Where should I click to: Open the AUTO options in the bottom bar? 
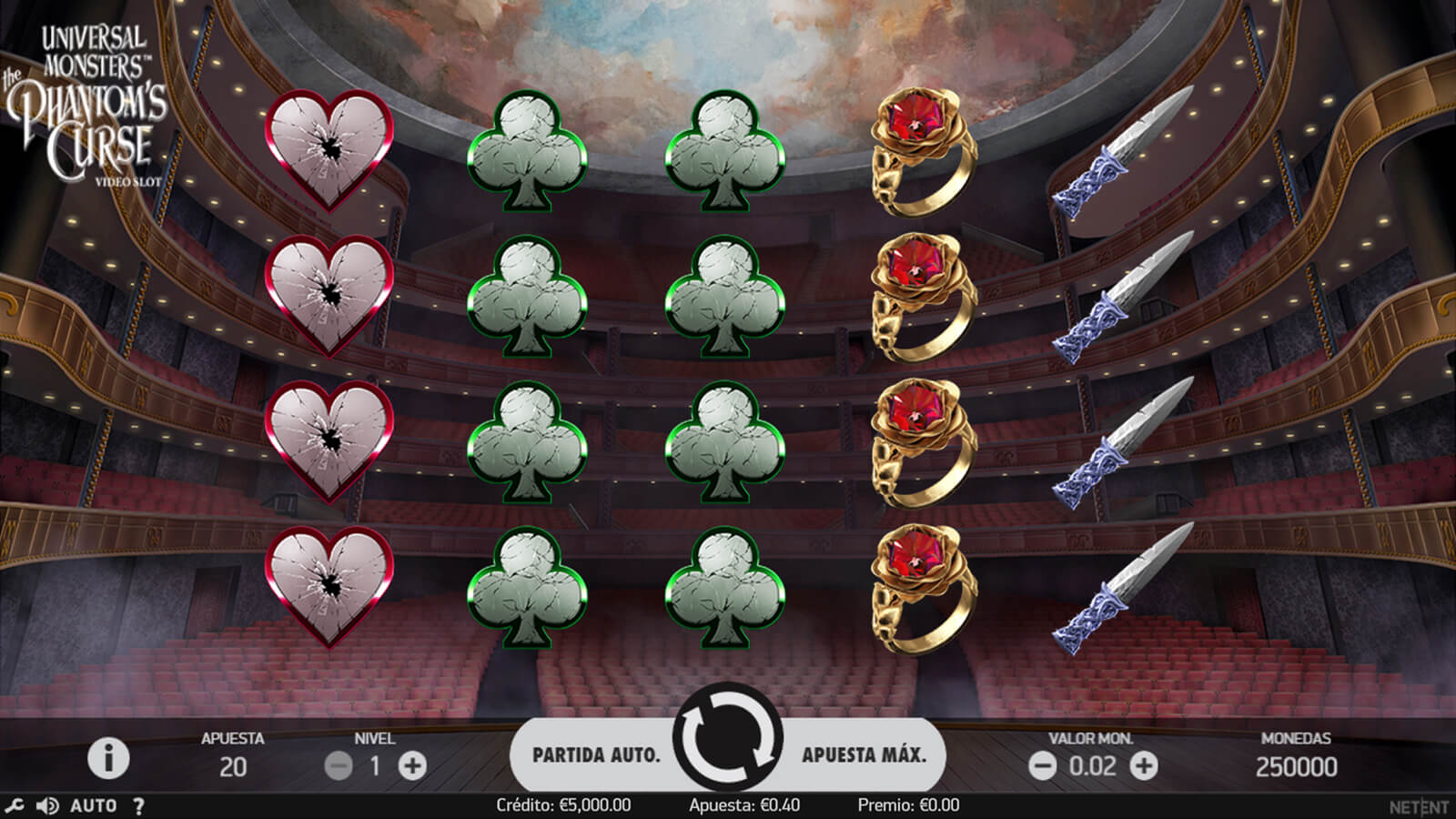tap(93, 805)
